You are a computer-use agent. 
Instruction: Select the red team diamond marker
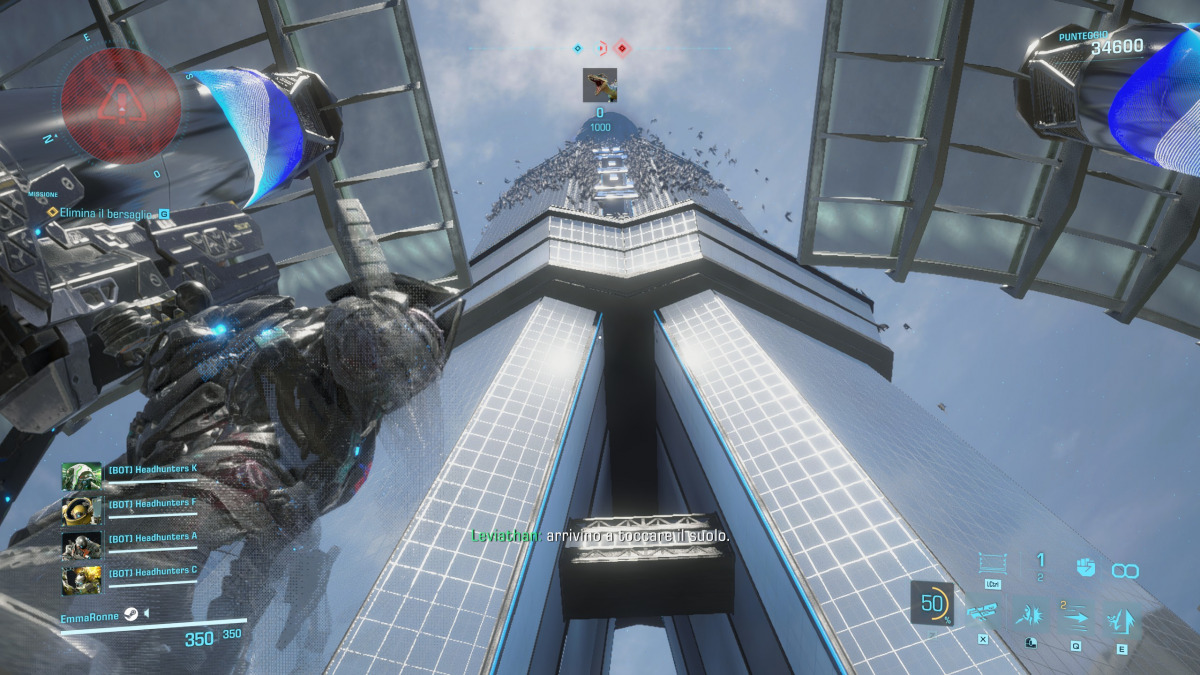[622, 47]
